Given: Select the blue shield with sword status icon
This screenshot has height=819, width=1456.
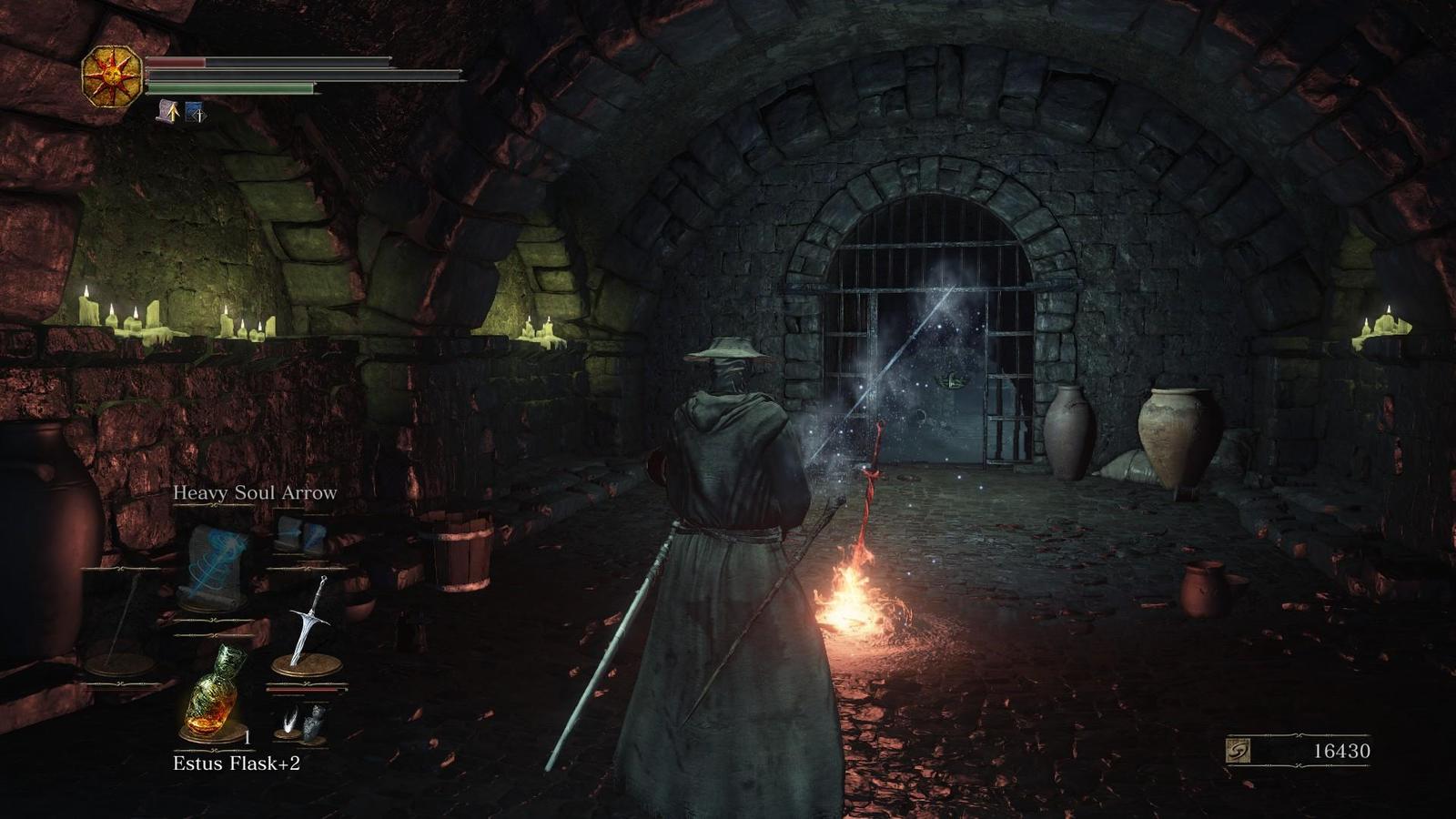Looking at the screenshot, I should pos(196,112).
